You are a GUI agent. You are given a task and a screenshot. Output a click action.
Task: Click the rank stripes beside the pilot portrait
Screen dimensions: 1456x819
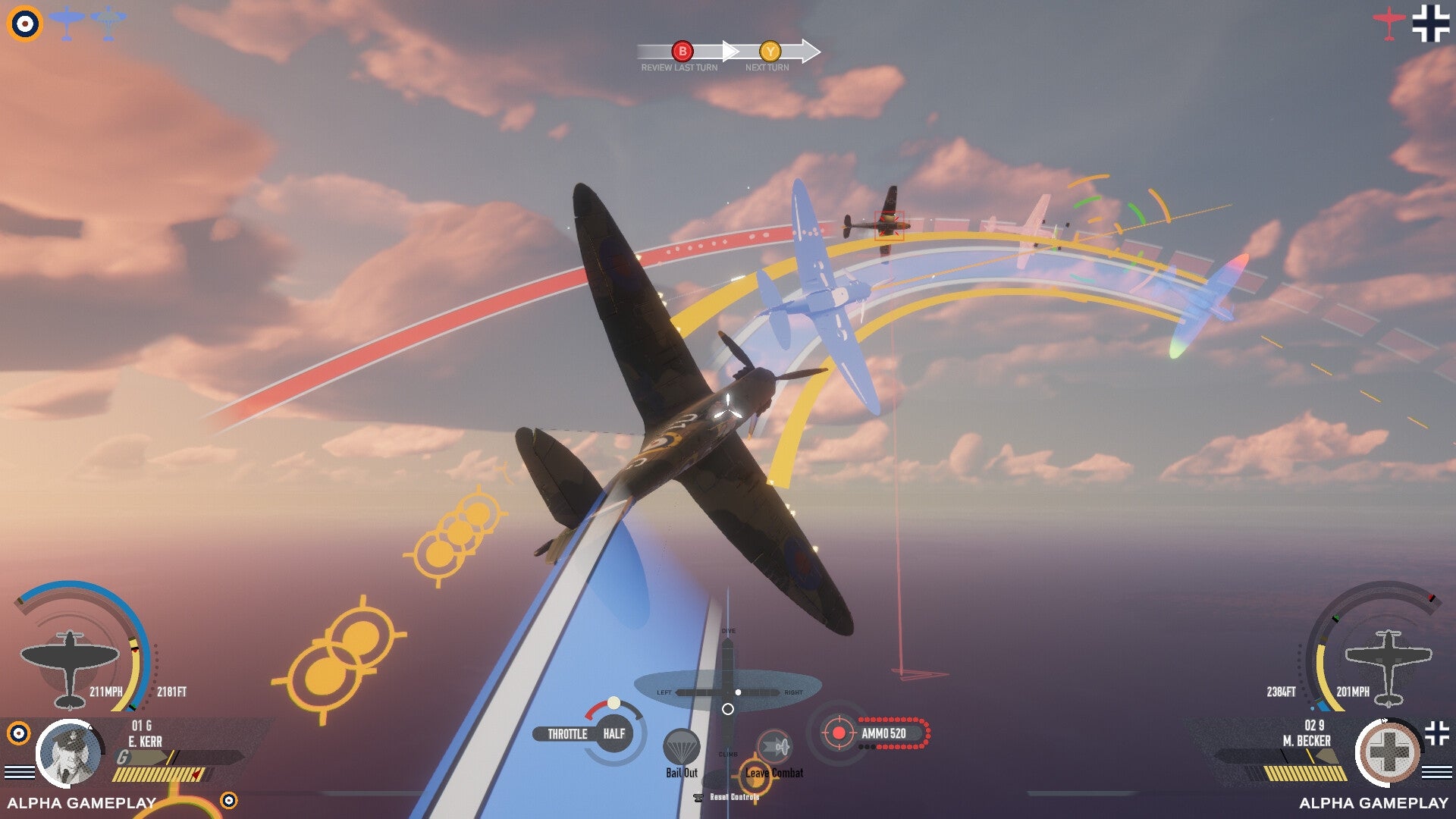tap(20, 772)
